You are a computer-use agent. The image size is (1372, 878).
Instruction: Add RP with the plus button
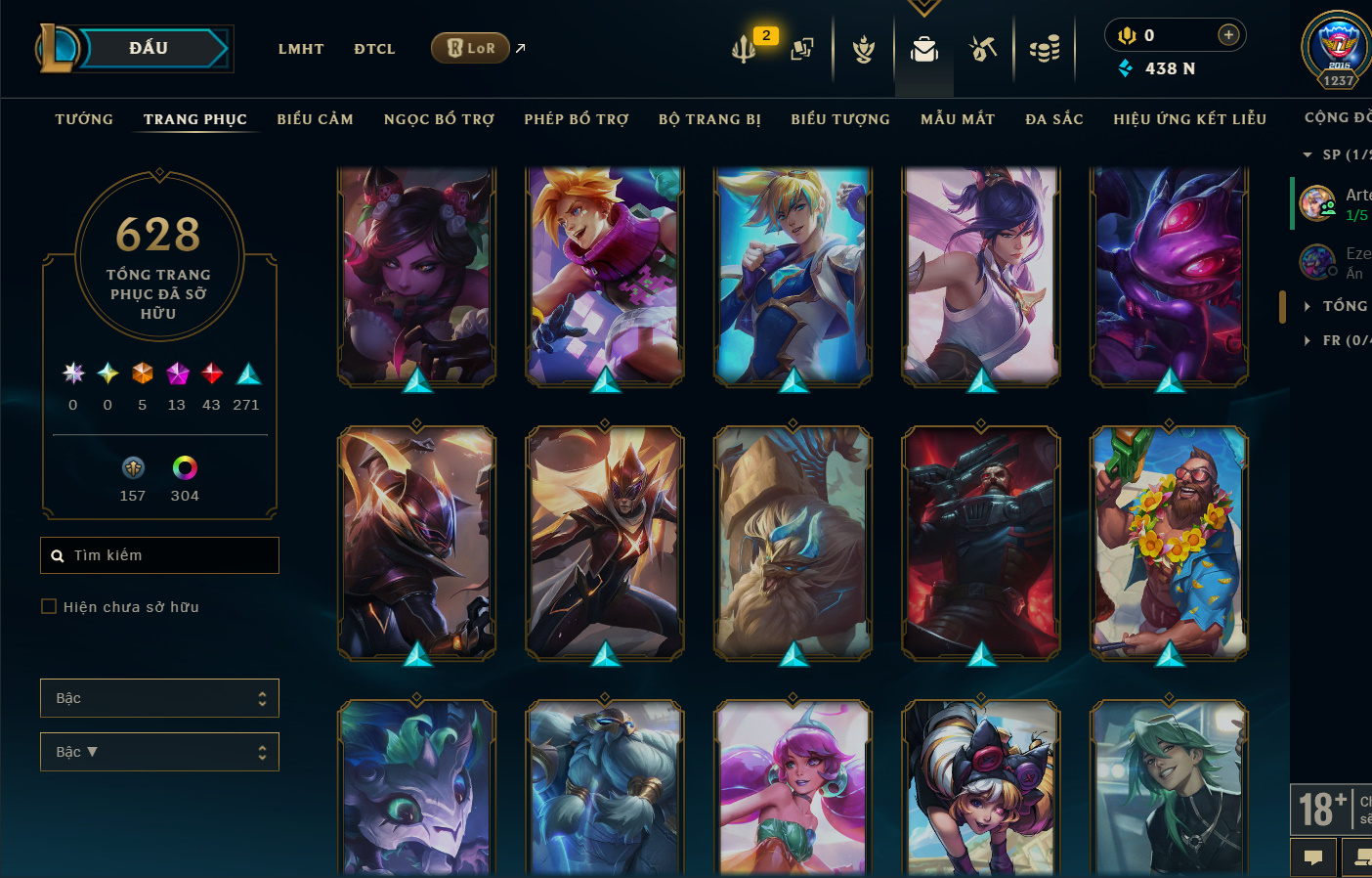[1228, 35]
